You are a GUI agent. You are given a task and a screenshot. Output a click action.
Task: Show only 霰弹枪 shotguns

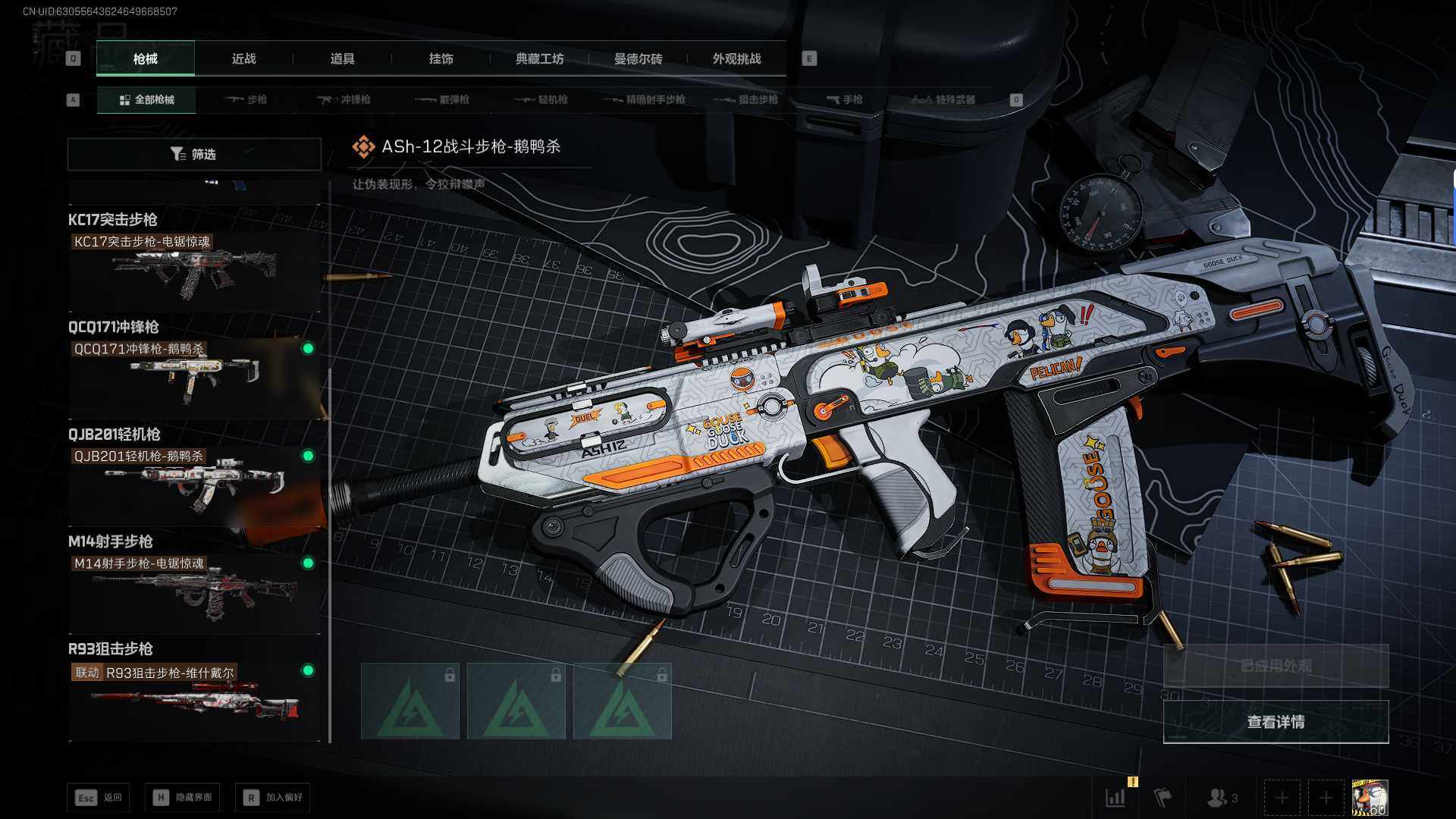(443, 99)
